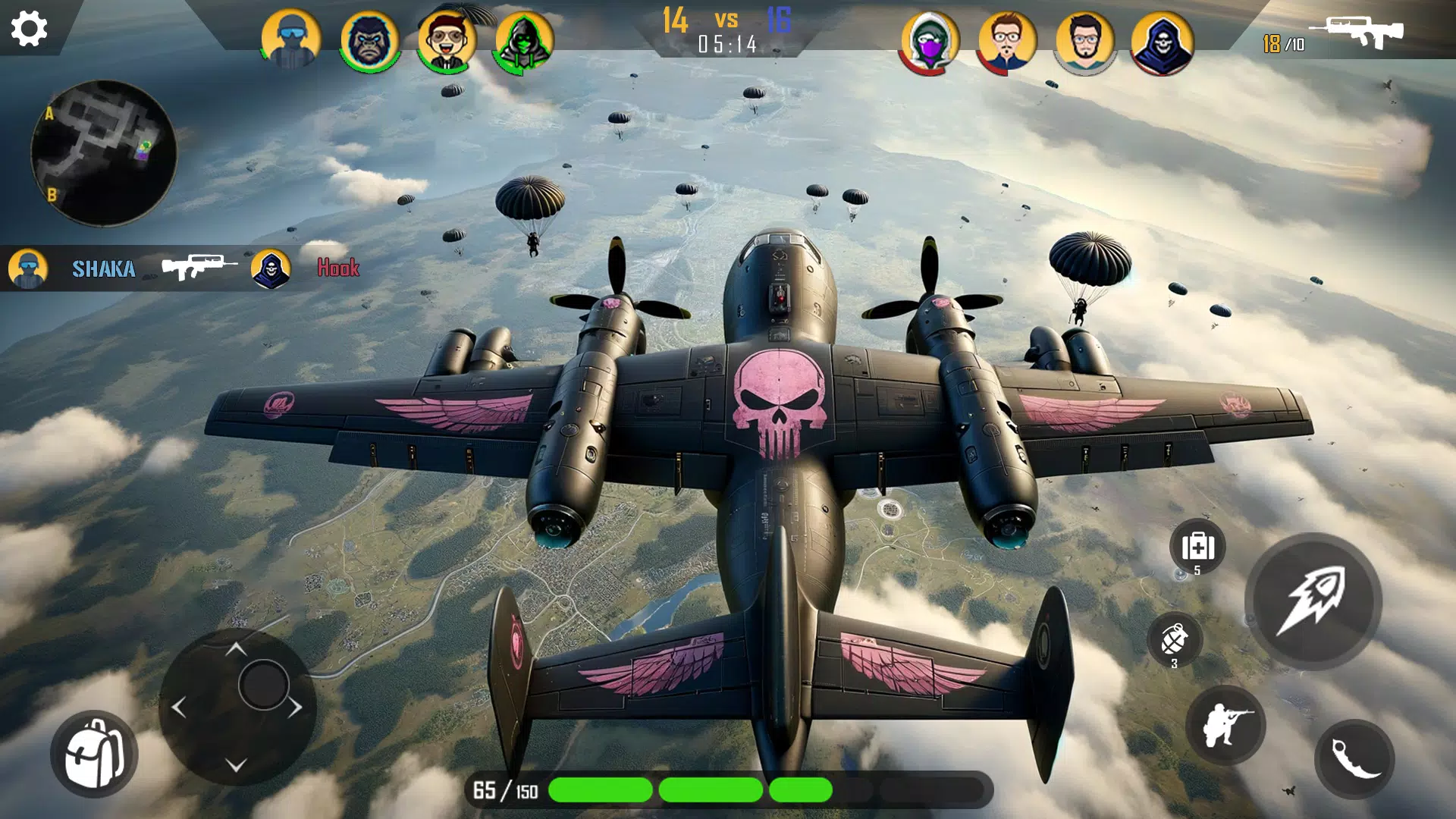Image resolution: width=1456 pixels, height=819 pixels.
Task: Use the medkit item
Action: pos(1197,547)
